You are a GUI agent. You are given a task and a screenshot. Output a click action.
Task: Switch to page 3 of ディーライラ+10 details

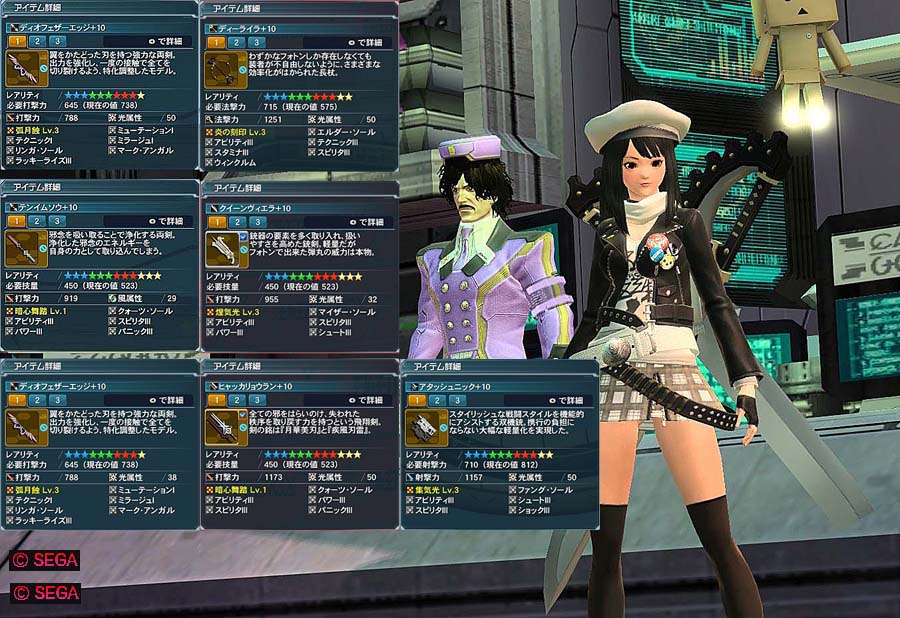pyautogui.click(x=260, y=42)
